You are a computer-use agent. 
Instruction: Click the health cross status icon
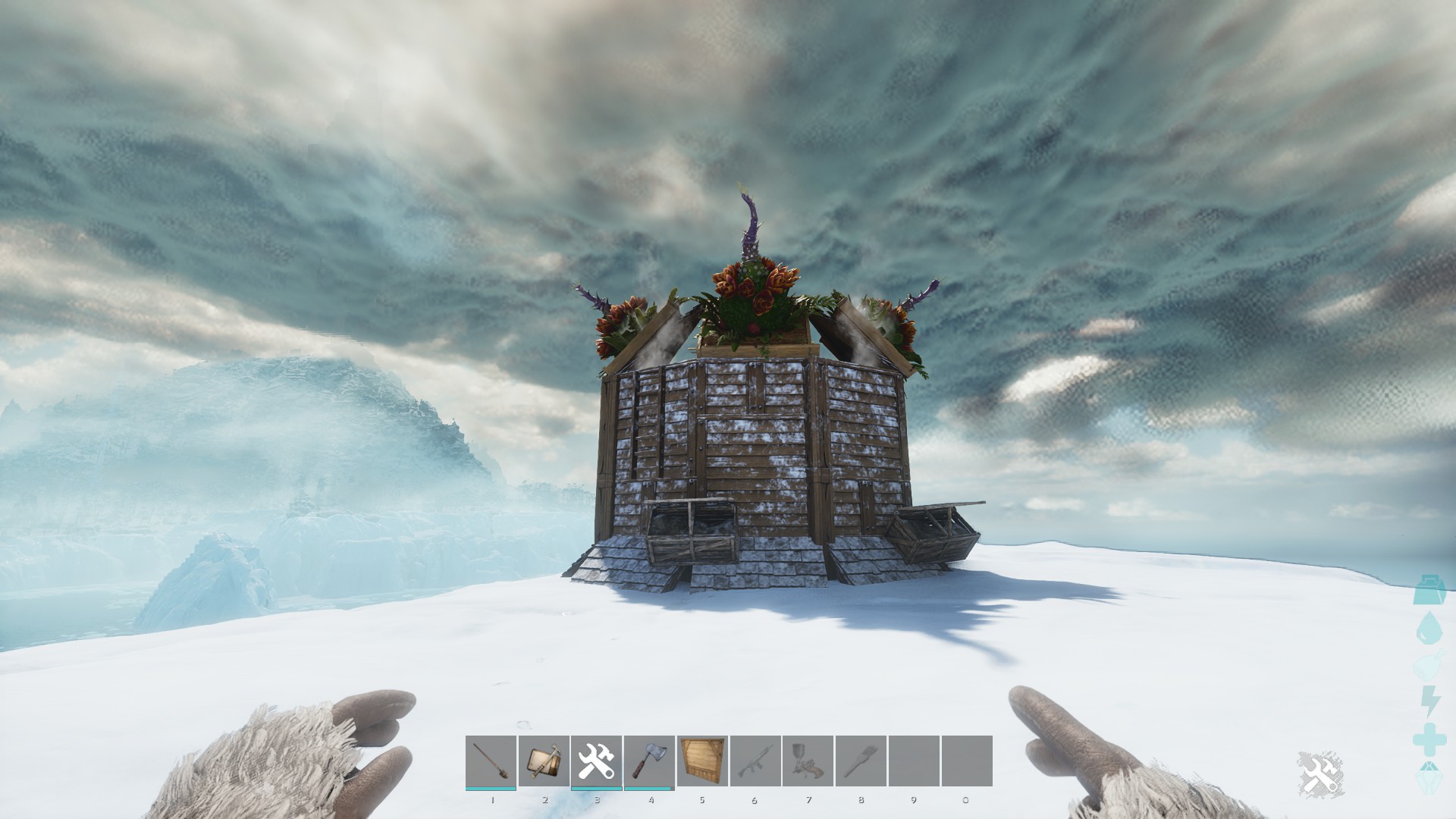(1430, 739)
